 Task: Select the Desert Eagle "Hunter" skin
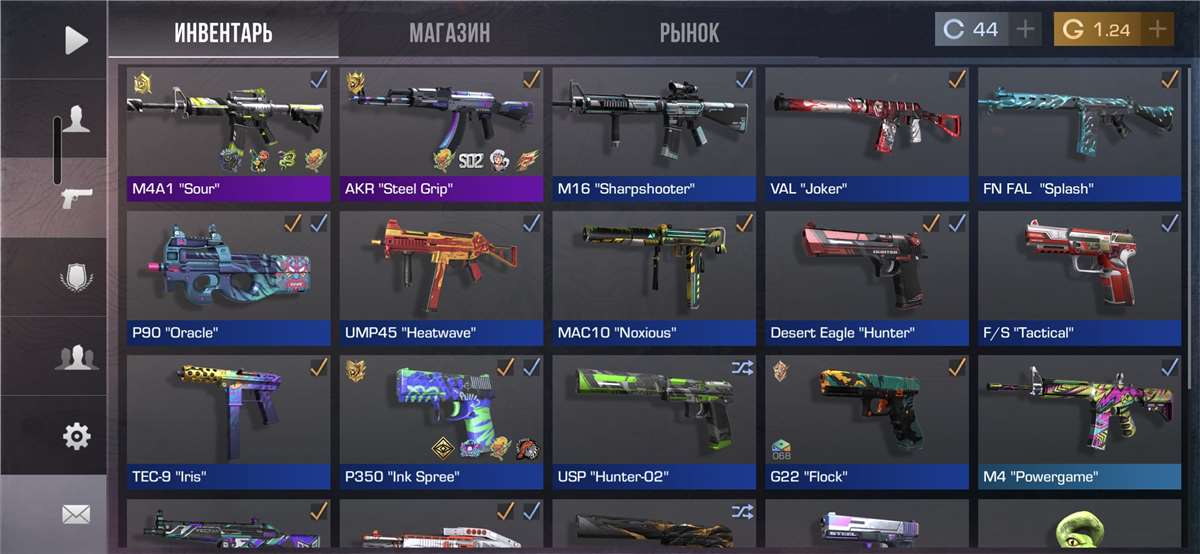(x=866, y=278)
